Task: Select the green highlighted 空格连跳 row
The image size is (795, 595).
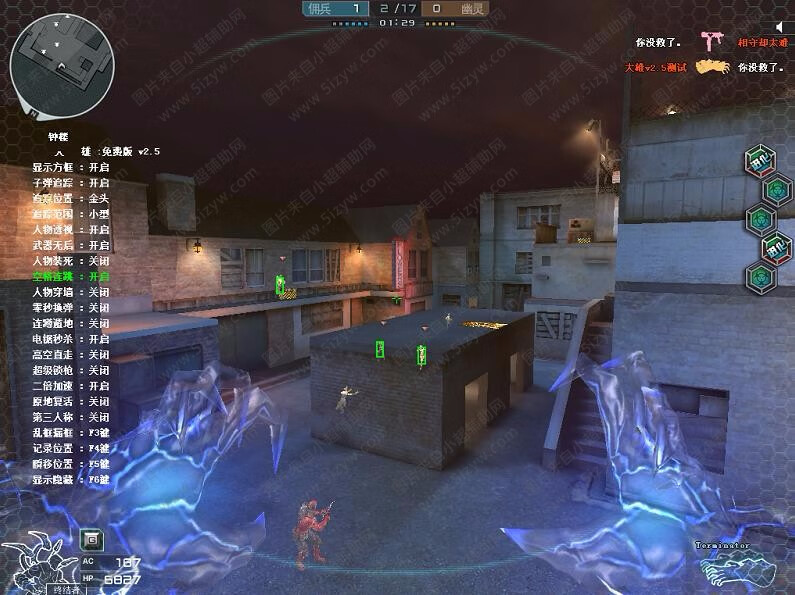Action: coord(70,276)
